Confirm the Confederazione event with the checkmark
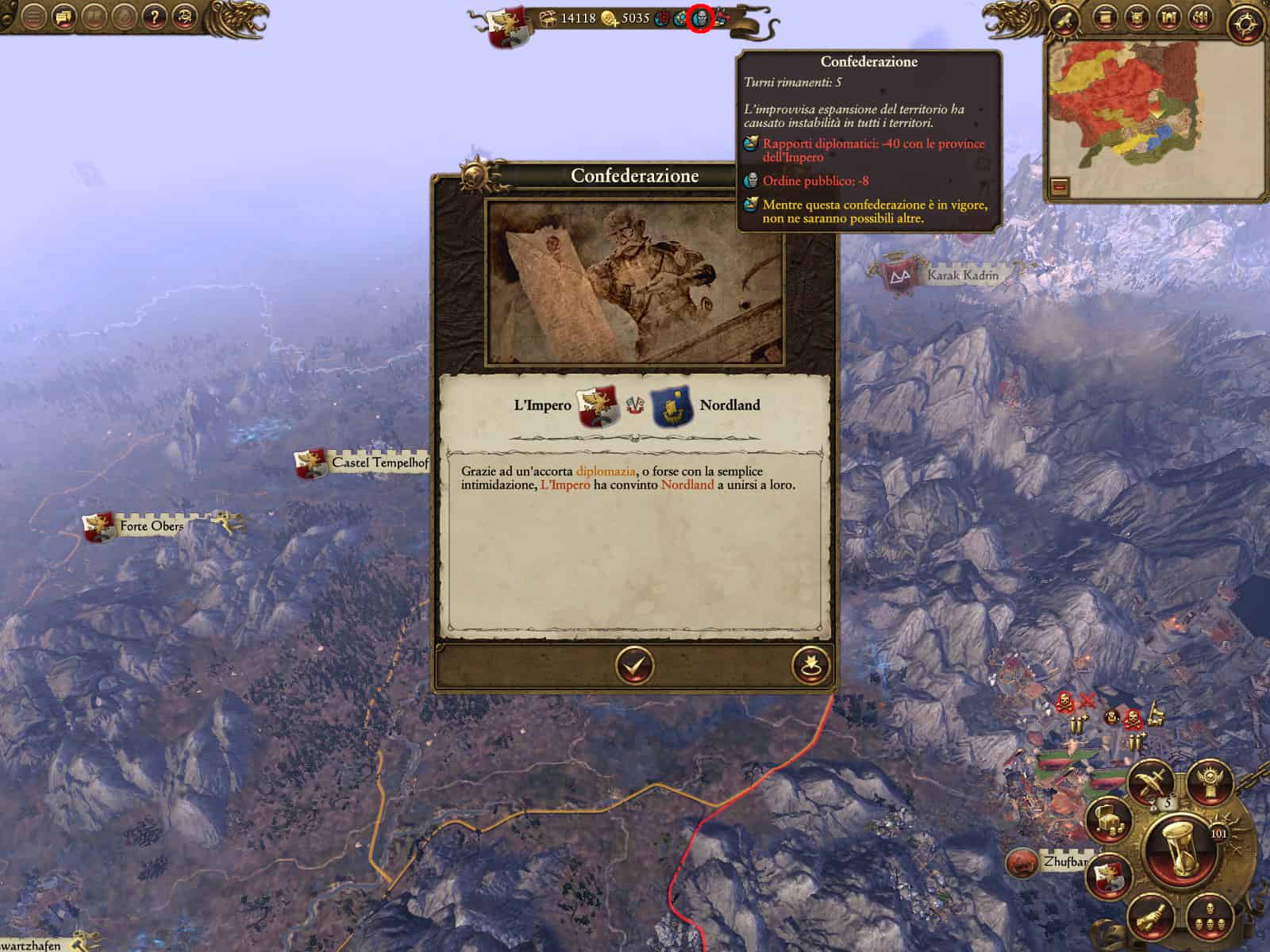Viewport: 1270px width, 952px height. (634, 666)
